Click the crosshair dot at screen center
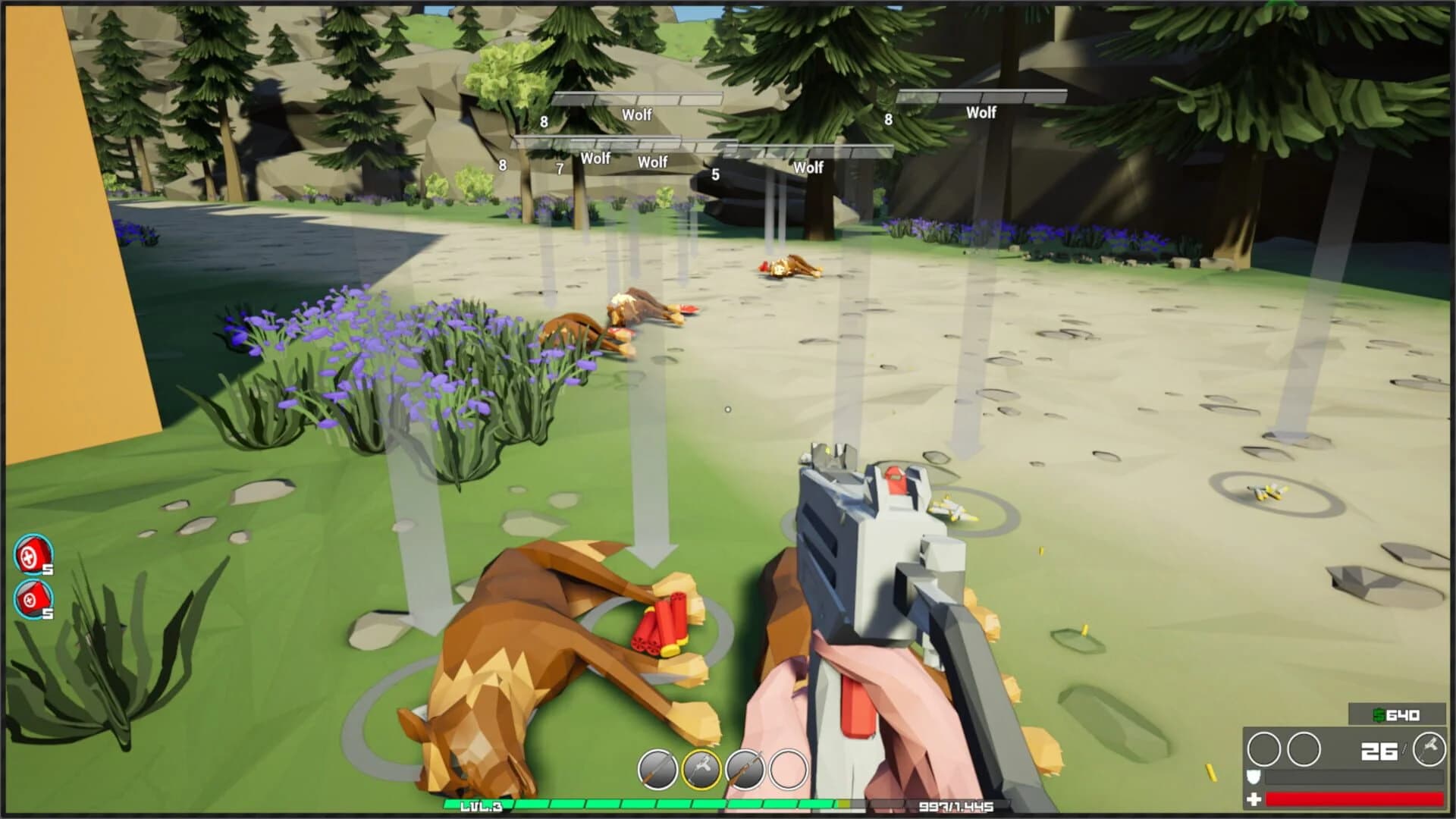This screenshot has height=819, width=1456. click(728, 409)
